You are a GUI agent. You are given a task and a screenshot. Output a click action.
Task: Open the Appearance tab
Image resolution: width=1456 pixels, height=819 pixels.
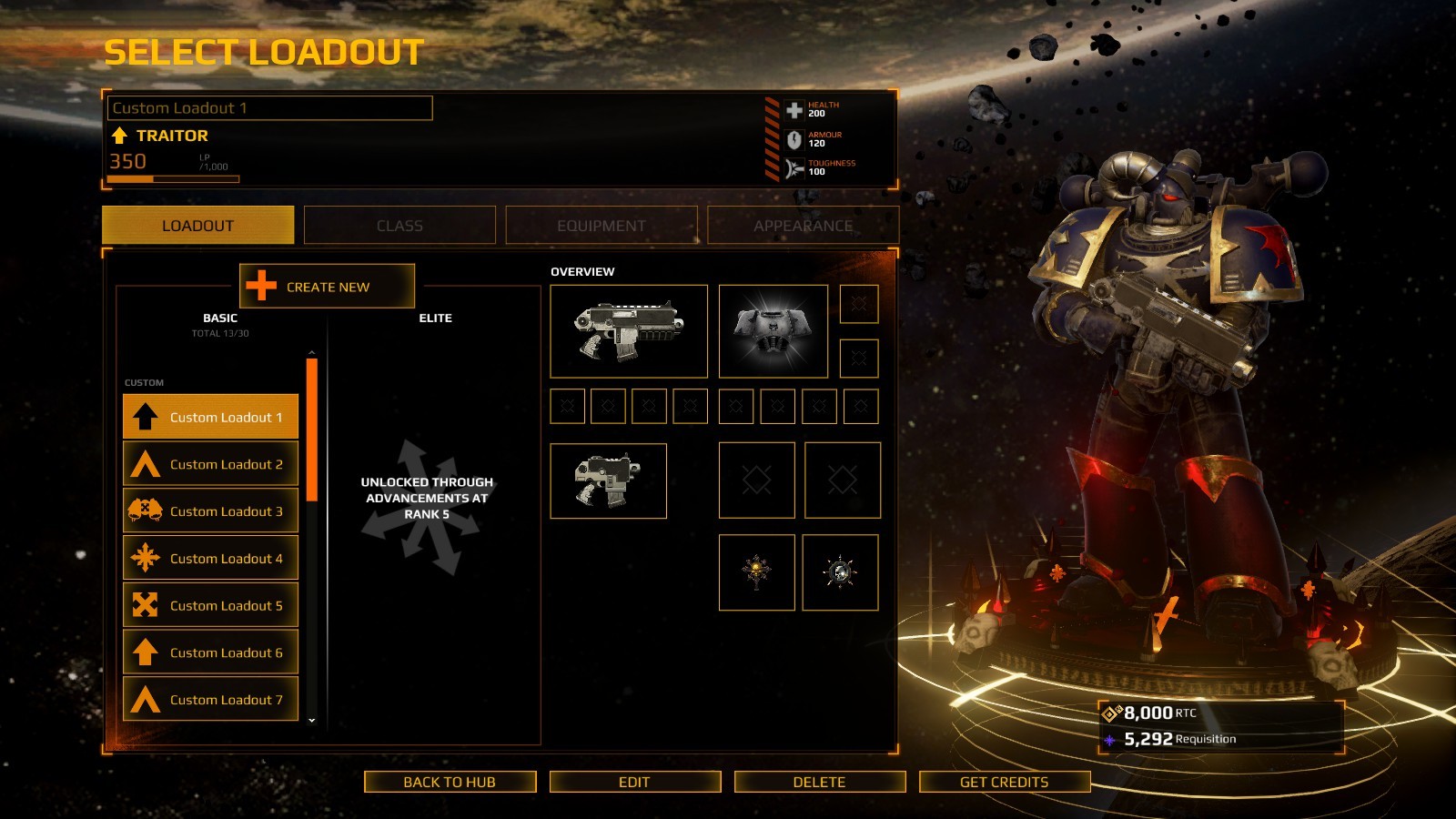coord(803,226)
